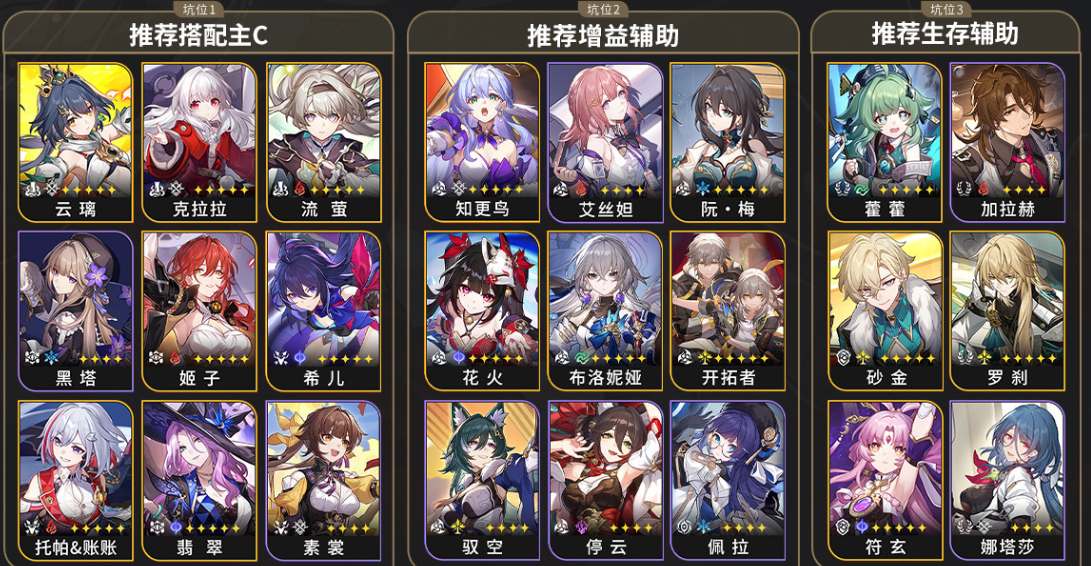Screen dimensions: 1091x566
Task: Open the 布洛妮娅 character card
Action: click(606, 309)
